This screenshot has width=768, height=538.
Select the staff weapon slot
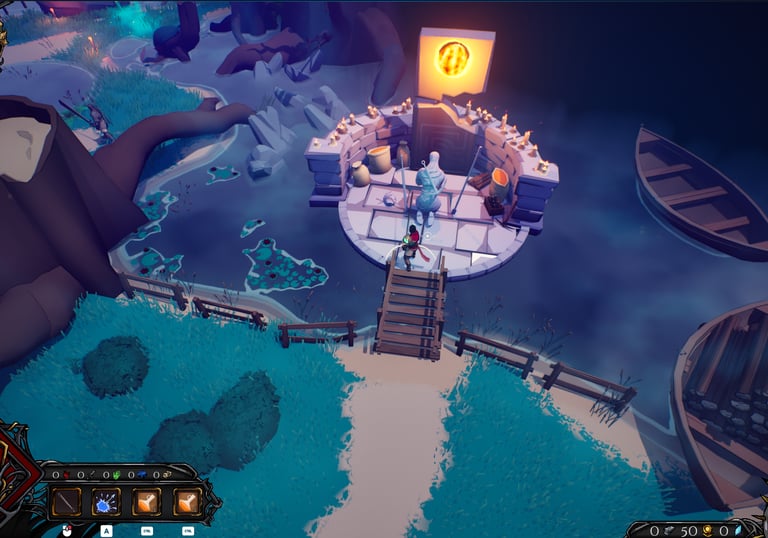pyautogui.click(x=66, y=501)
